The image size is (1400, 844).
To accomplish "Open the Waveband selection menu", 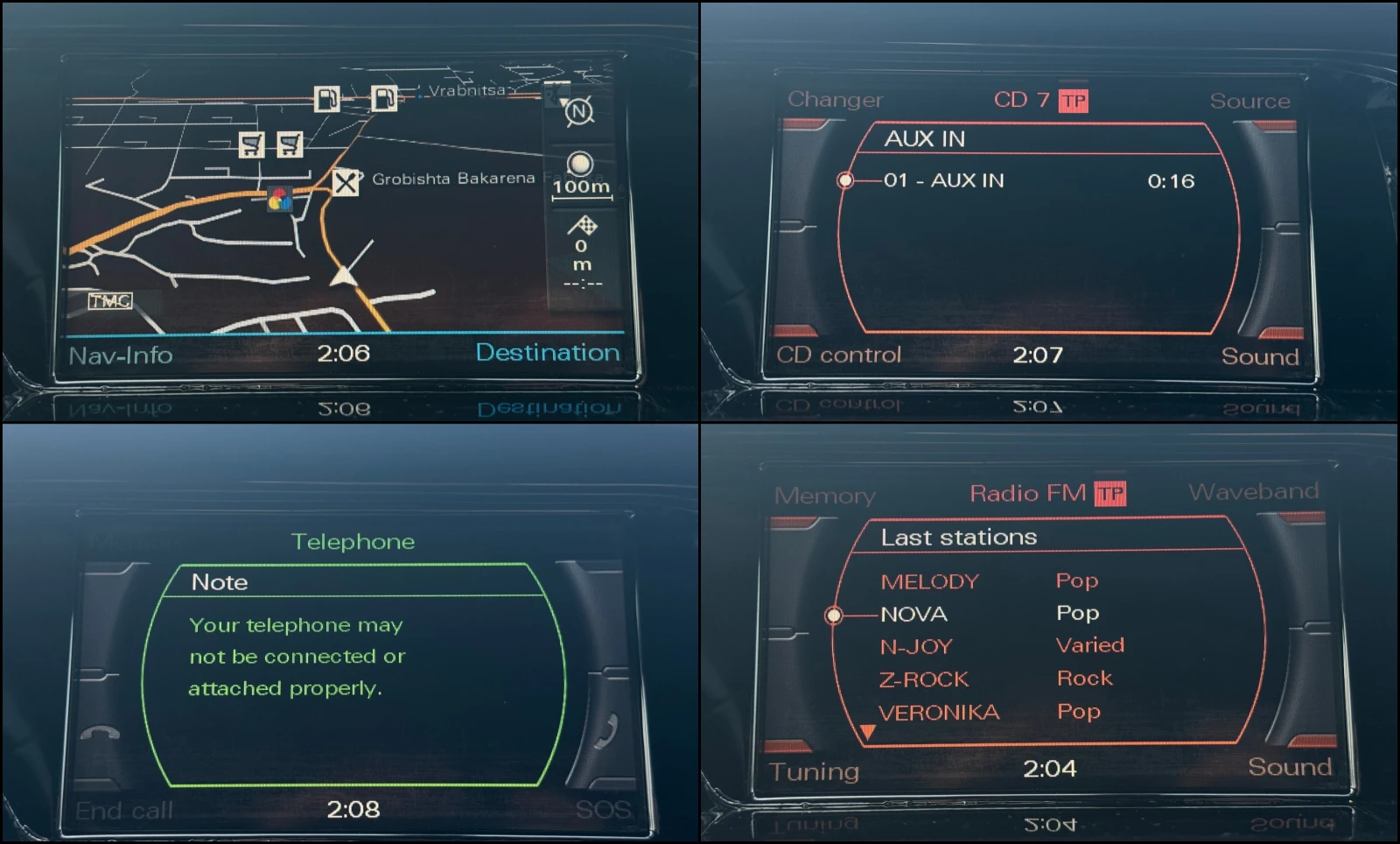I will coord(1253,492).
